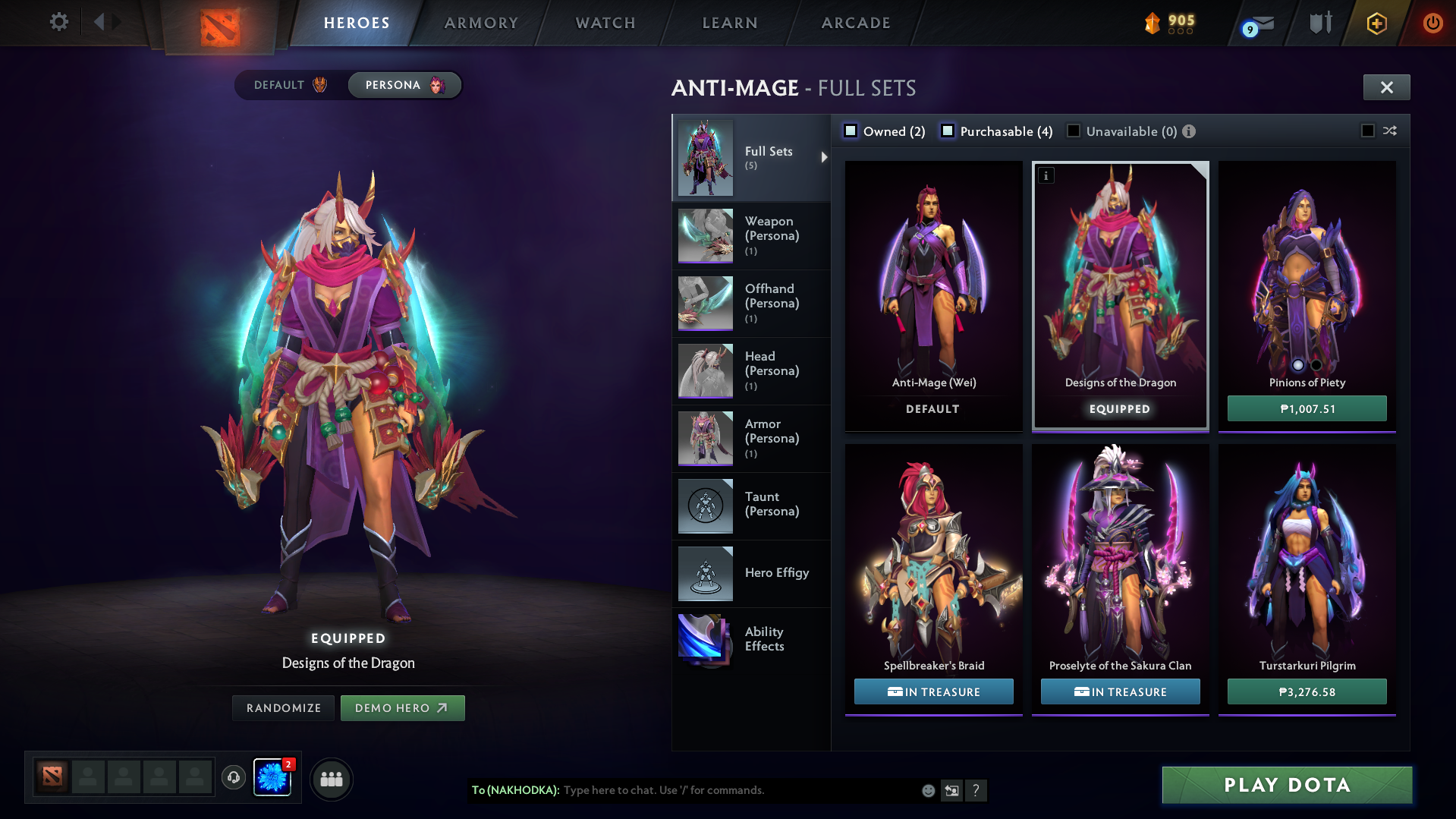Select the Anti-Mage (Wei) default set
This screenshot has height=819, width=1456.
pos(933,296)
